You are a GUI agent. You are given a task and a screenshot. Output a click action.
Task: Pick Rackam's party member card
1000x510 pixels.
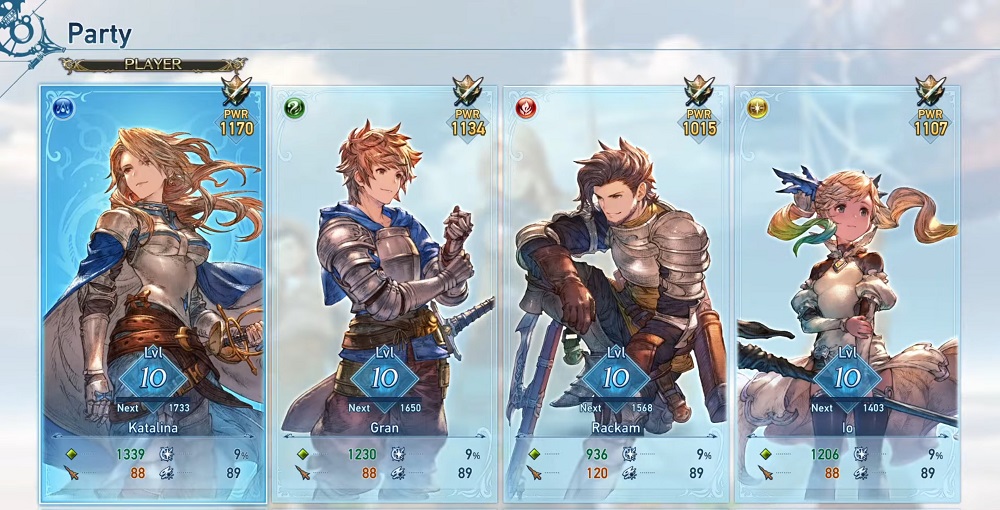[616, 290]
